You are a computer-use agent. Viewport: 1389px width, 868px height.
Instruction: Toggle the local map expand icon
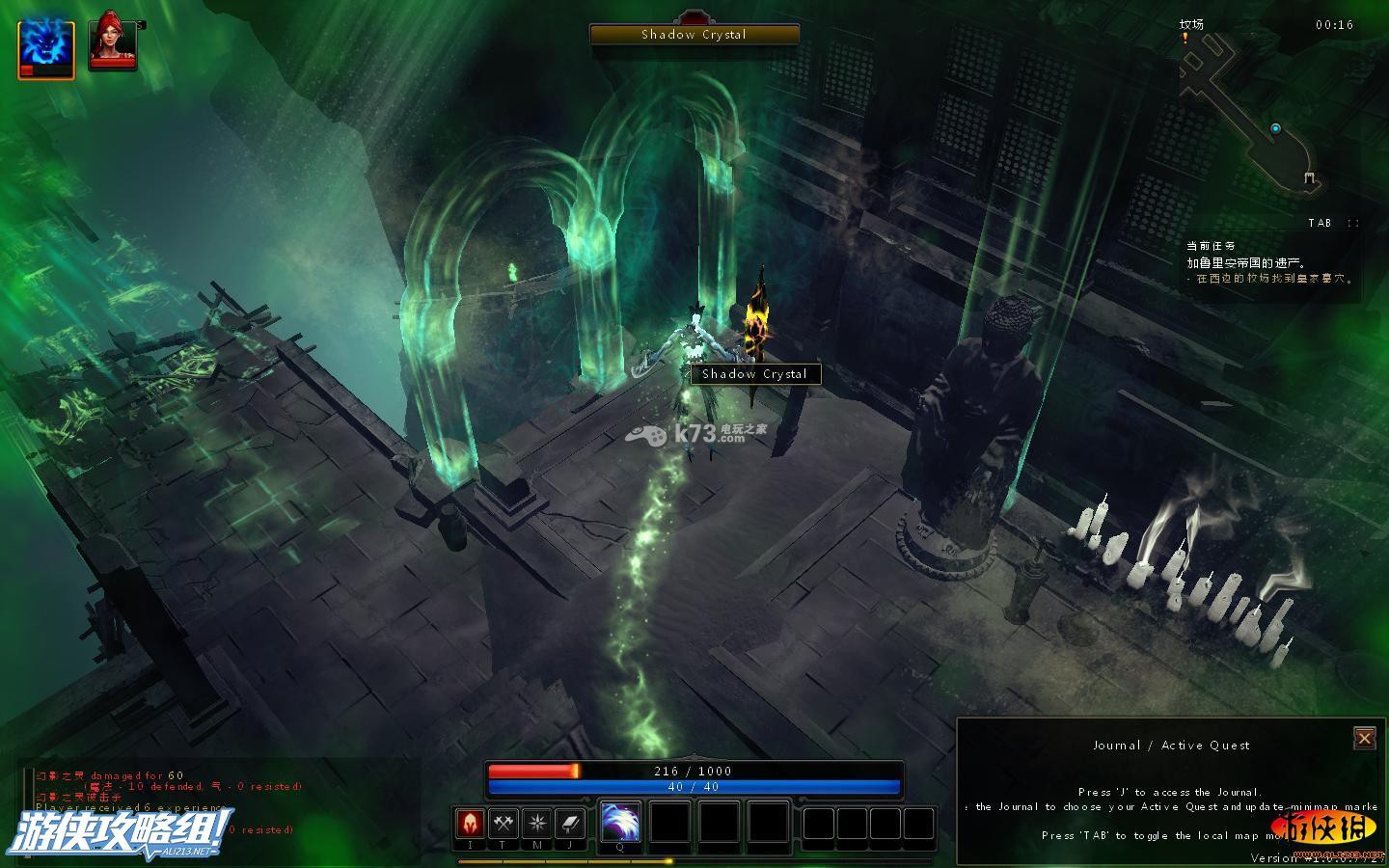point(1352,223)
